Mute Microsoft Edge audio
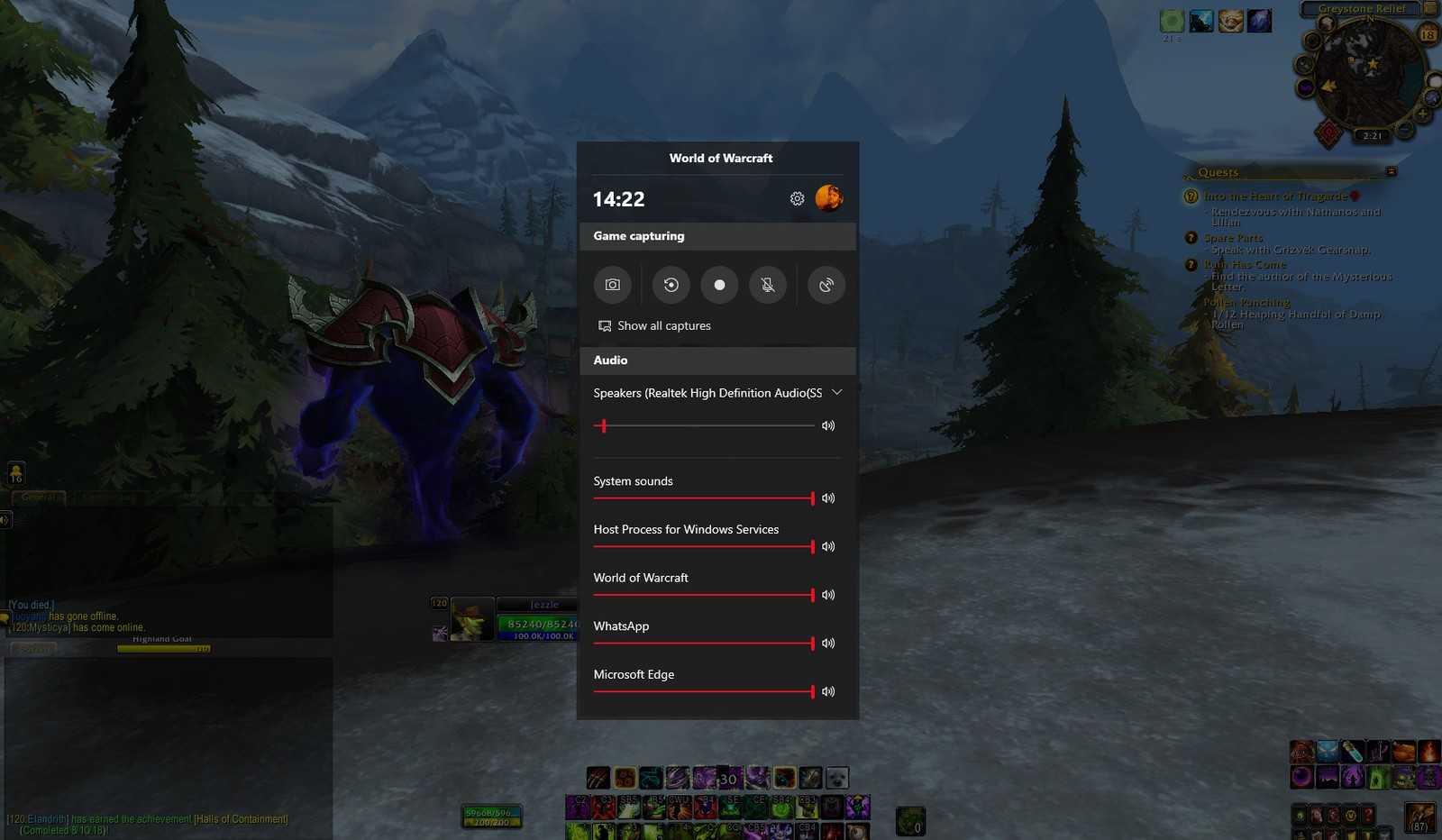 tap(828, 692)
